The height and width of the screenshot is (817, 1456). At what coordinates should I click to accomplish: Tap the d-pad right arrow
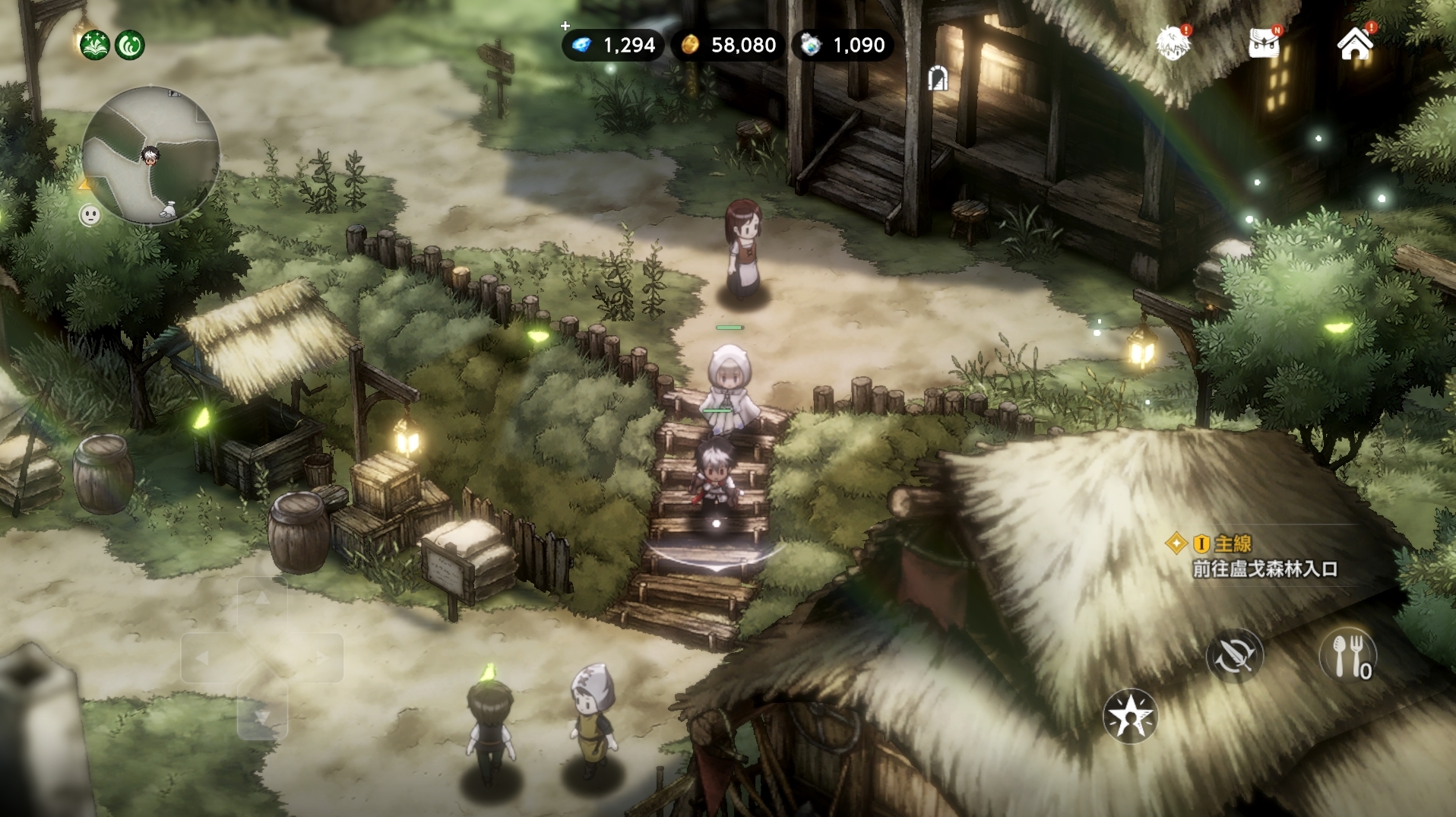321,658
